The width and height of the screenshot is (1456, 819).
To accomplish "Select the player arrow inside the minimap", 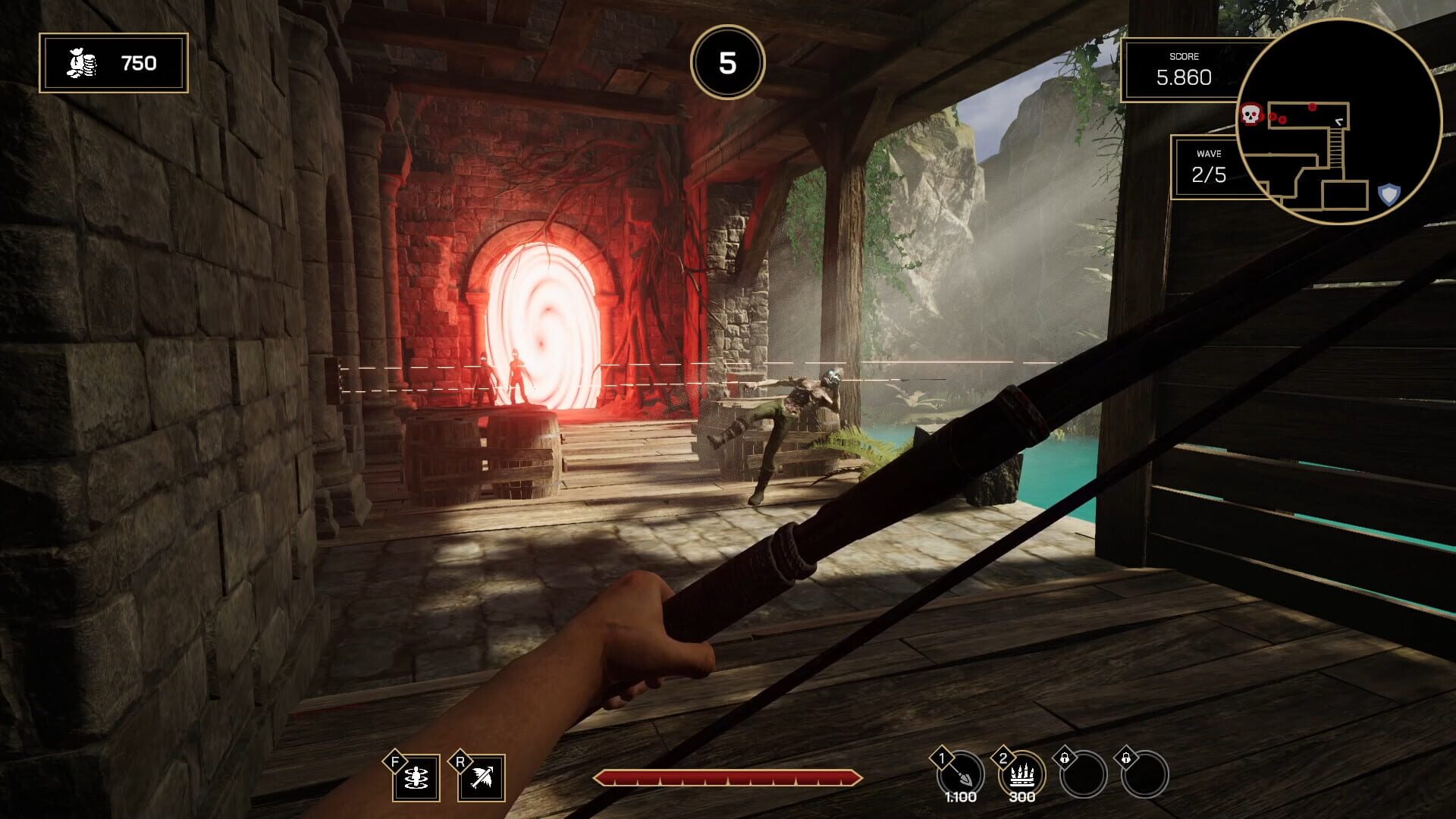I will pyautogui.click(x=1338, y=121).
